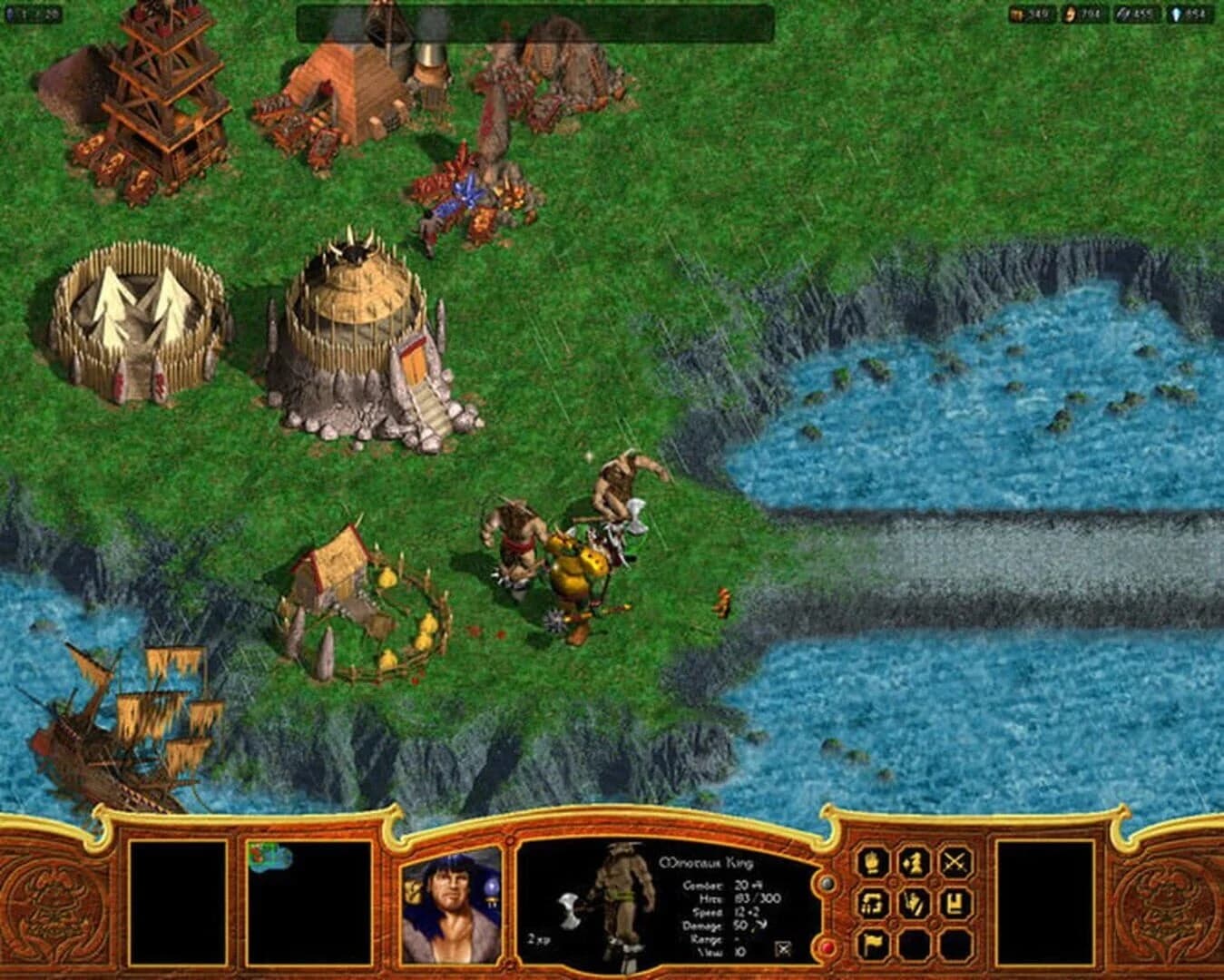Open the Patrol command icon
The image size is (1224, 980).
click(872, 905)
